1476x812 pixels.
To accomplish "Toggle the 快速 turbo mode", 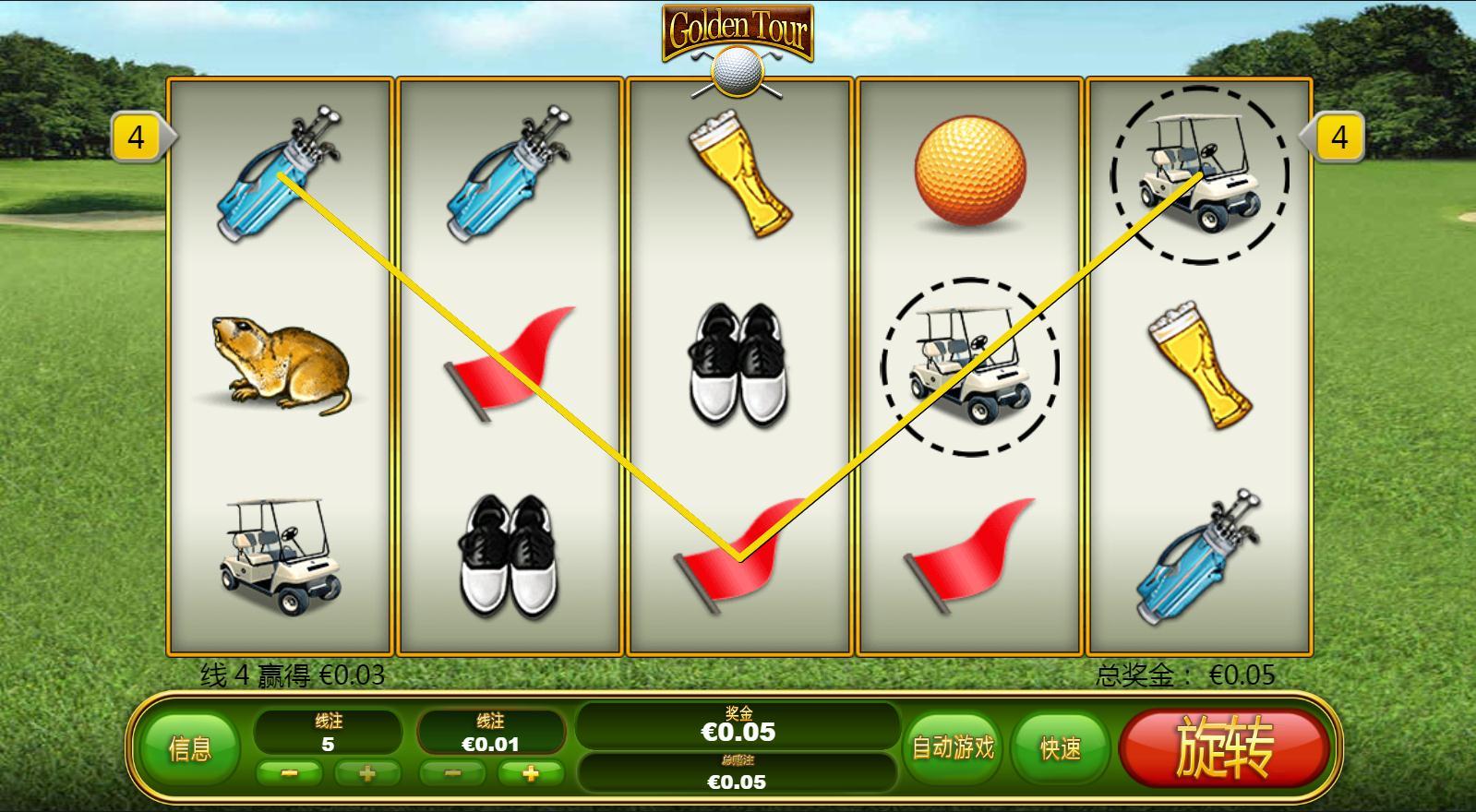I will (1060, 748).
